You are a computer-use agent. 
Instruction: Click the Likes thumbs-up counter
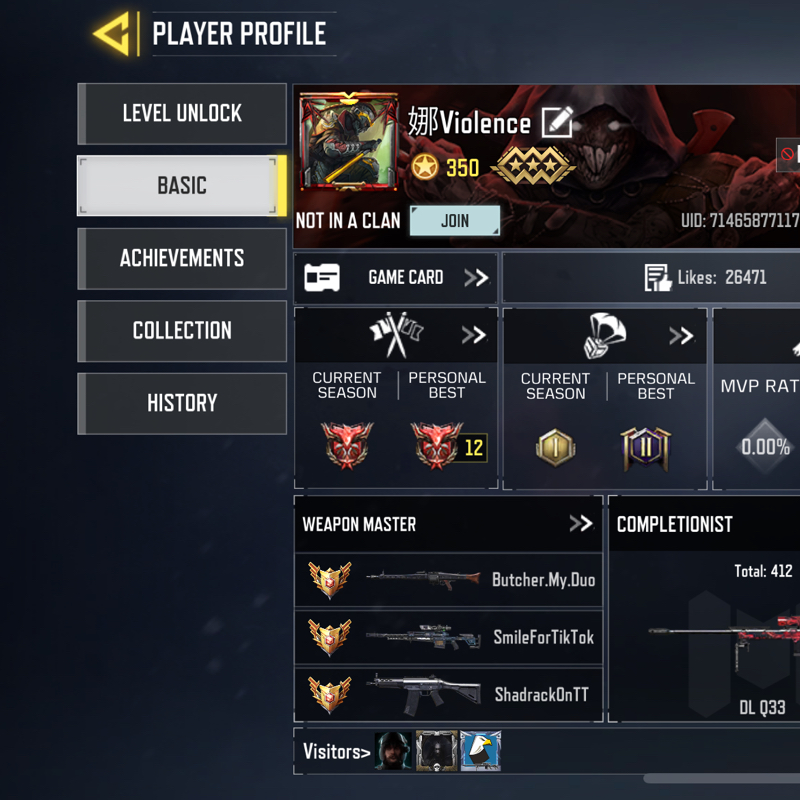705,278
